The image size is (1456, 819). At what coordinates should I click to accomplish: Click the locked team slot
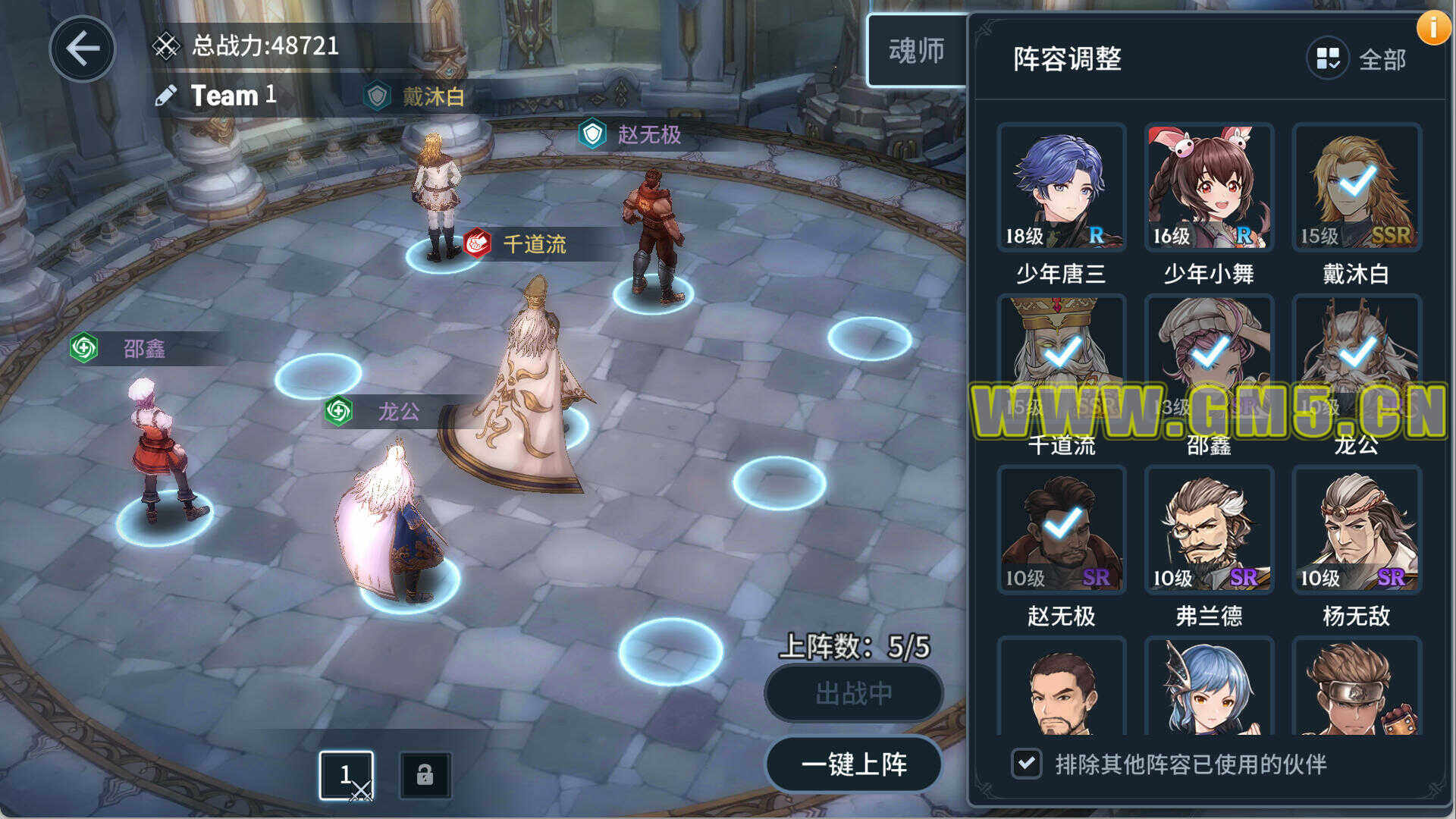click(425, 775)
